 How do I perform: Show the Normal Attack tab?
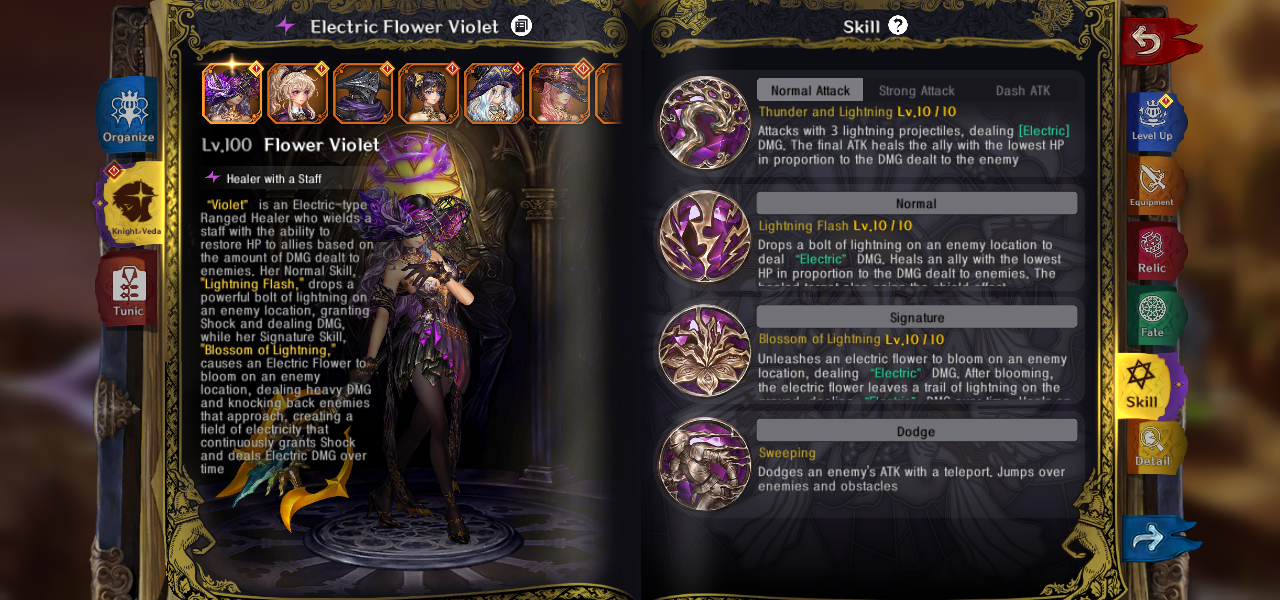810,90
